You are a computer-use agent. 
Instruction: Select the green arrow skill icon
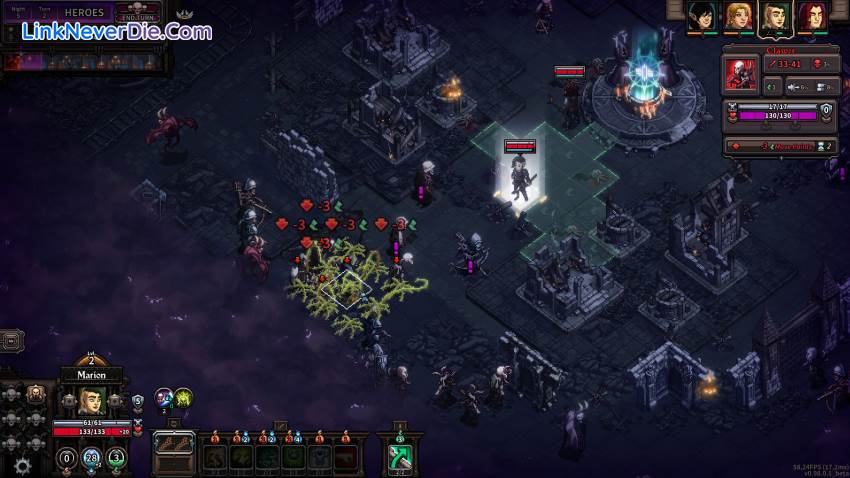(x=401, y=457)
